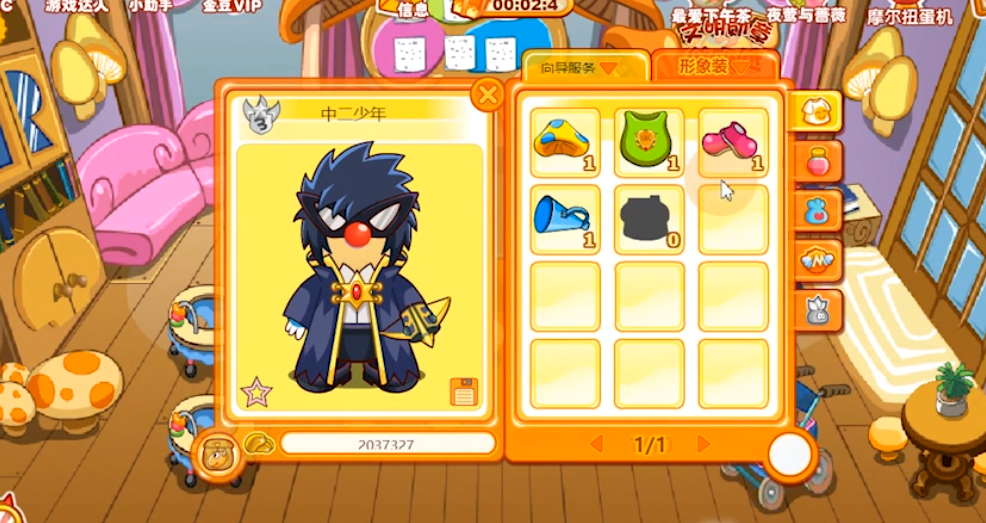
Task: Select the mushroom hat item slot
Action: [x=565, y=142]
